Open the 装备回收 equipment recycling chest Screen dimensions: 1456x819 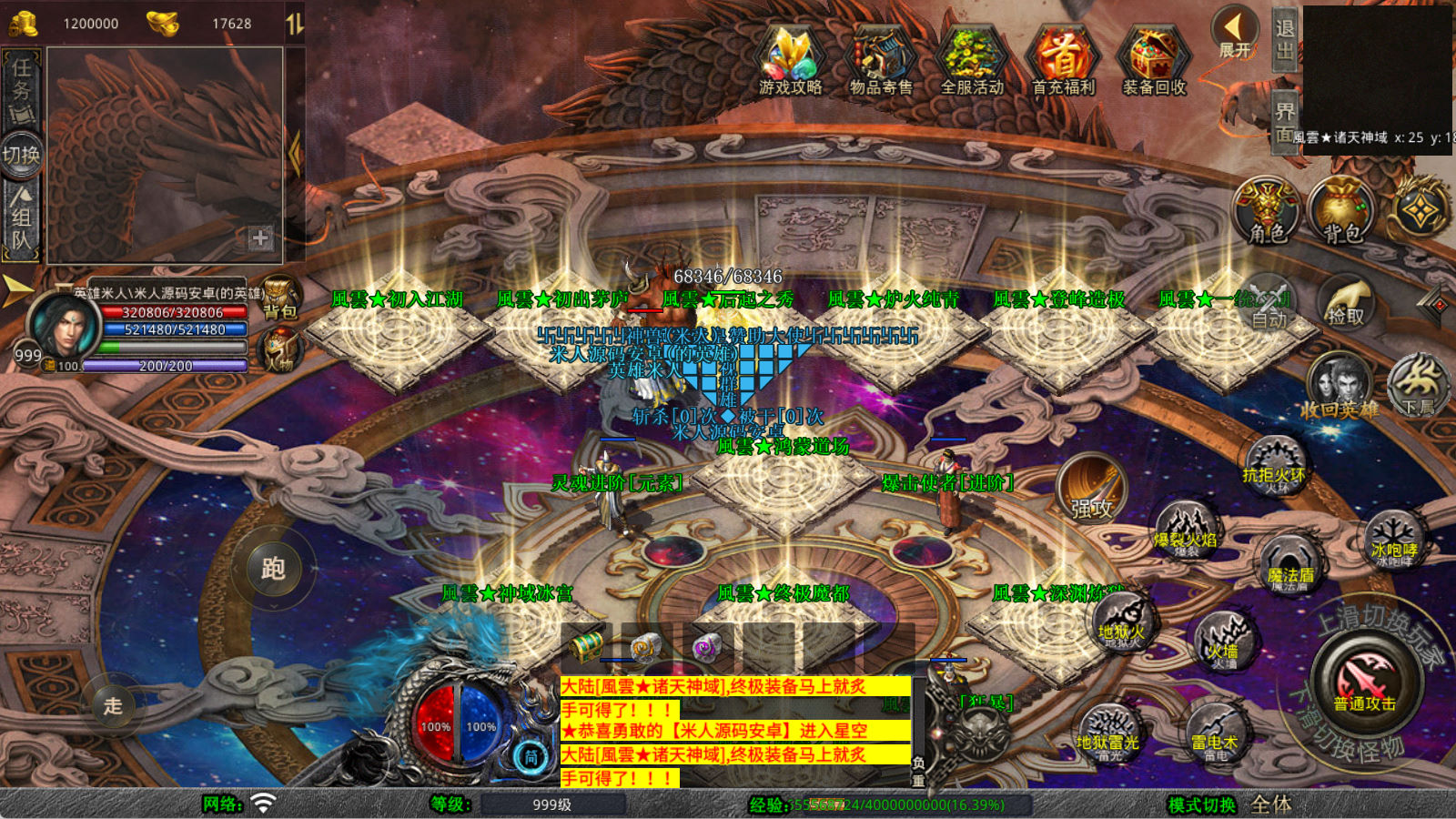tap(1154, 59)
